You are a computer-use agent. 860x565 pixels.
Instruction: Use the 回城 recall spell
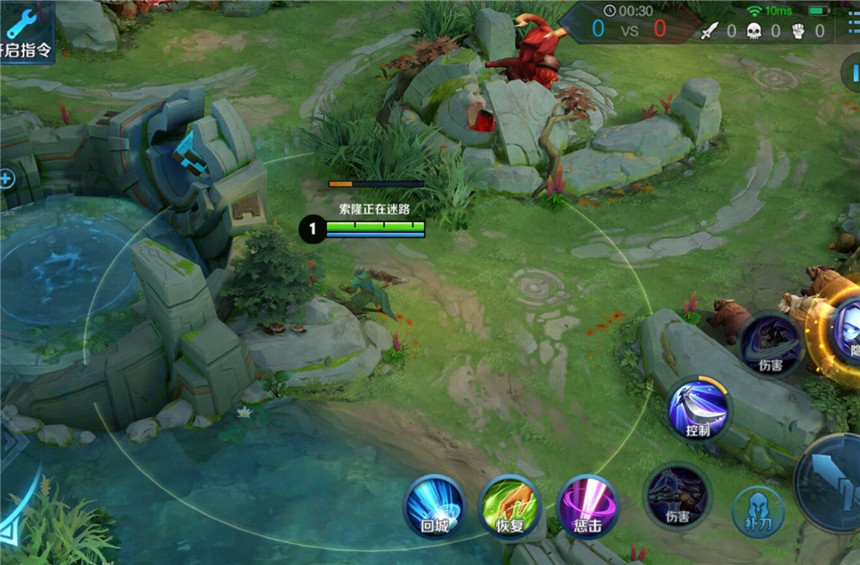pyautogui.click(x=434, y=503)
